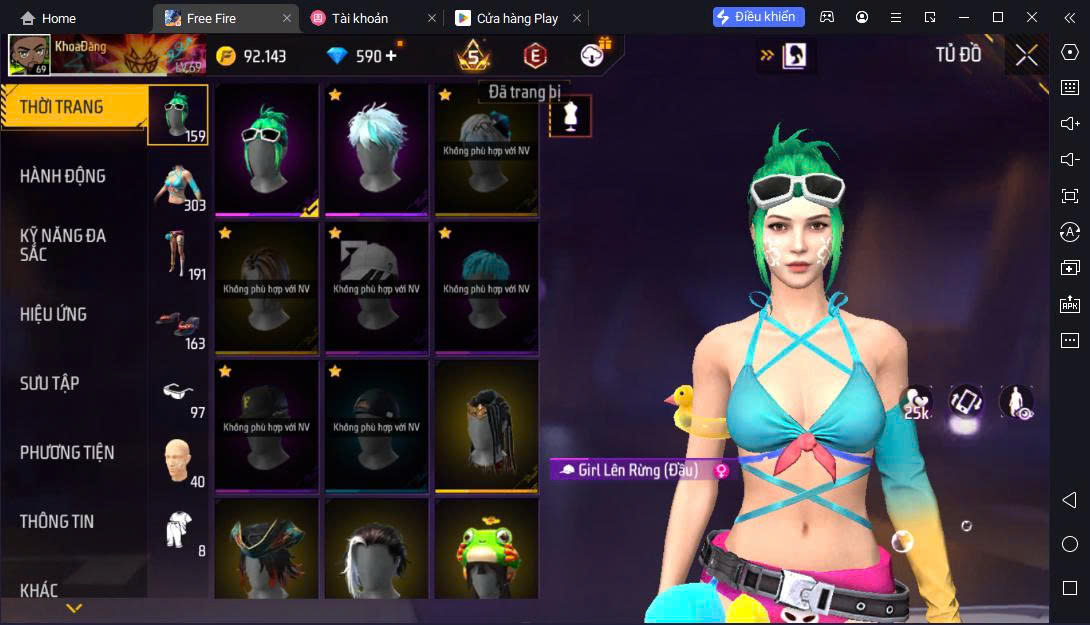This screenshot has width=1090, height=625.
Task: Select the KỸ NĂNG ĐA SẮC tab
Action: coord(62,245)
